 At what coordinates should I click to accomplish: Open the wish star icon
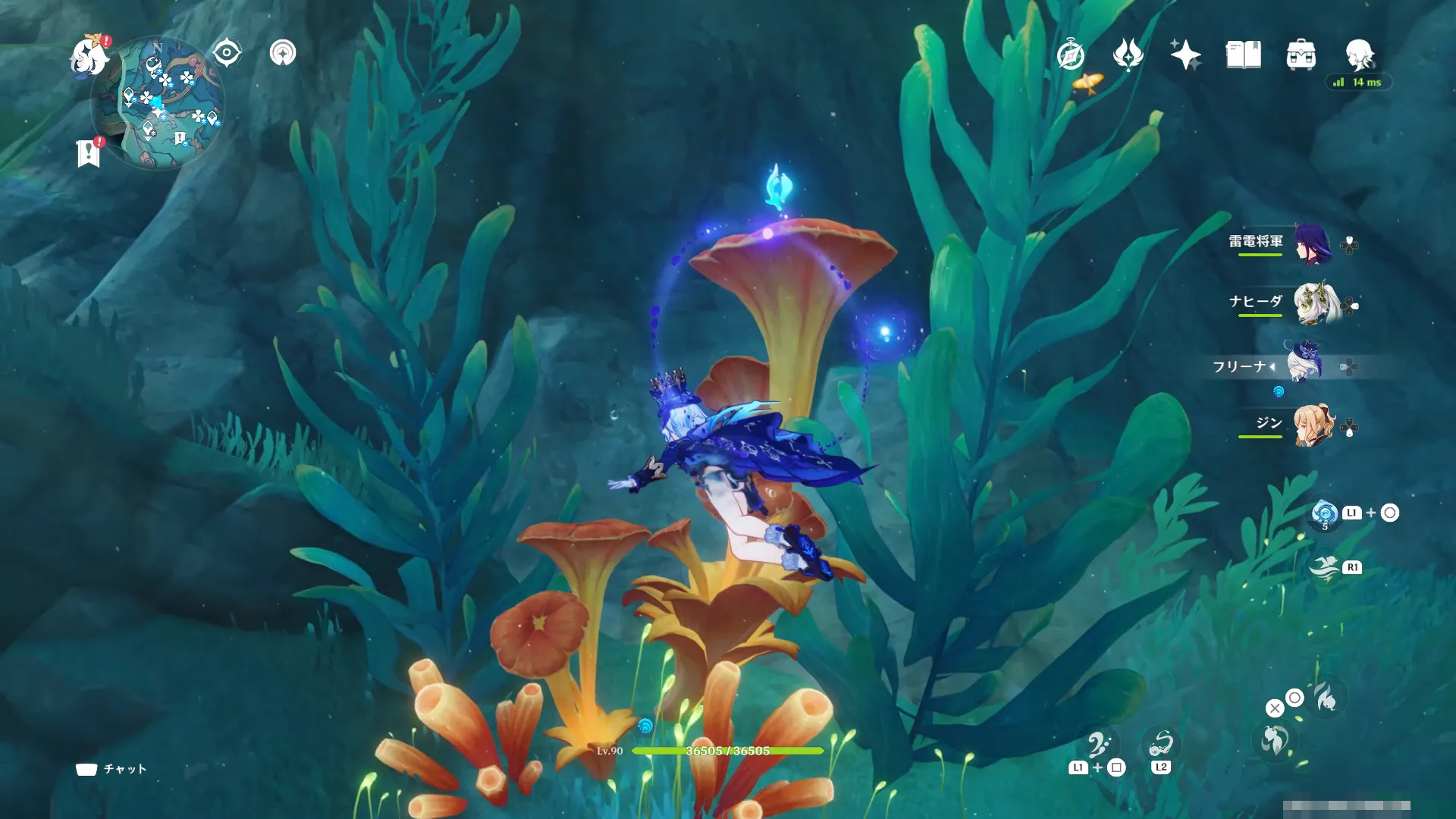click(1185, 55)
